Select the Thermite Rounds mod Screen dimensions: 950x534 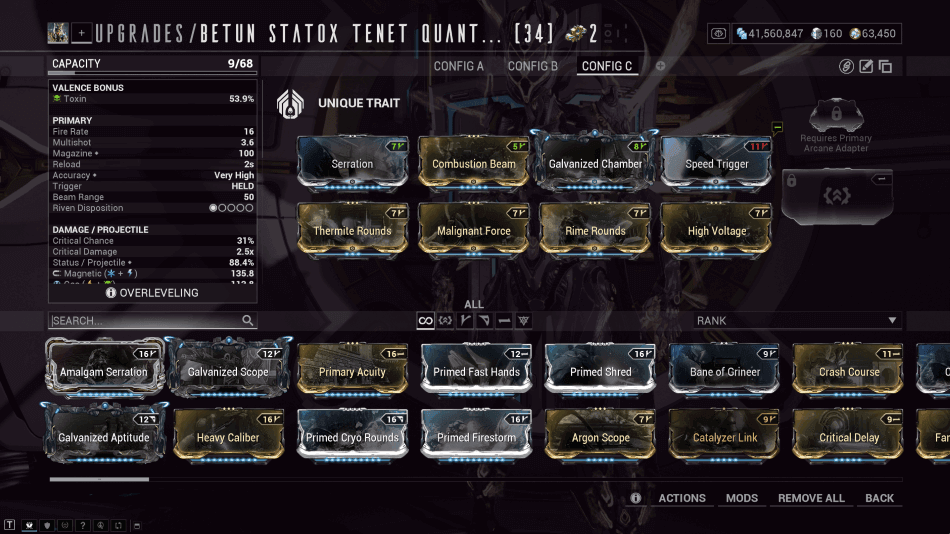tap(352, 230)
